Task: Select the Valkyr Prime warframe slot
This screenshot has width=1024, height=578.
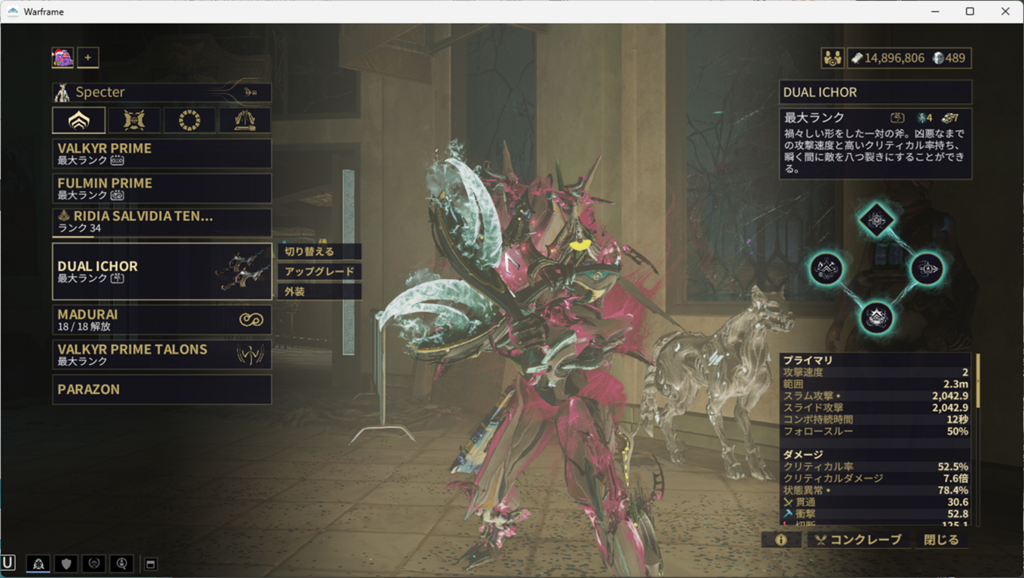Action: point(161,153)
